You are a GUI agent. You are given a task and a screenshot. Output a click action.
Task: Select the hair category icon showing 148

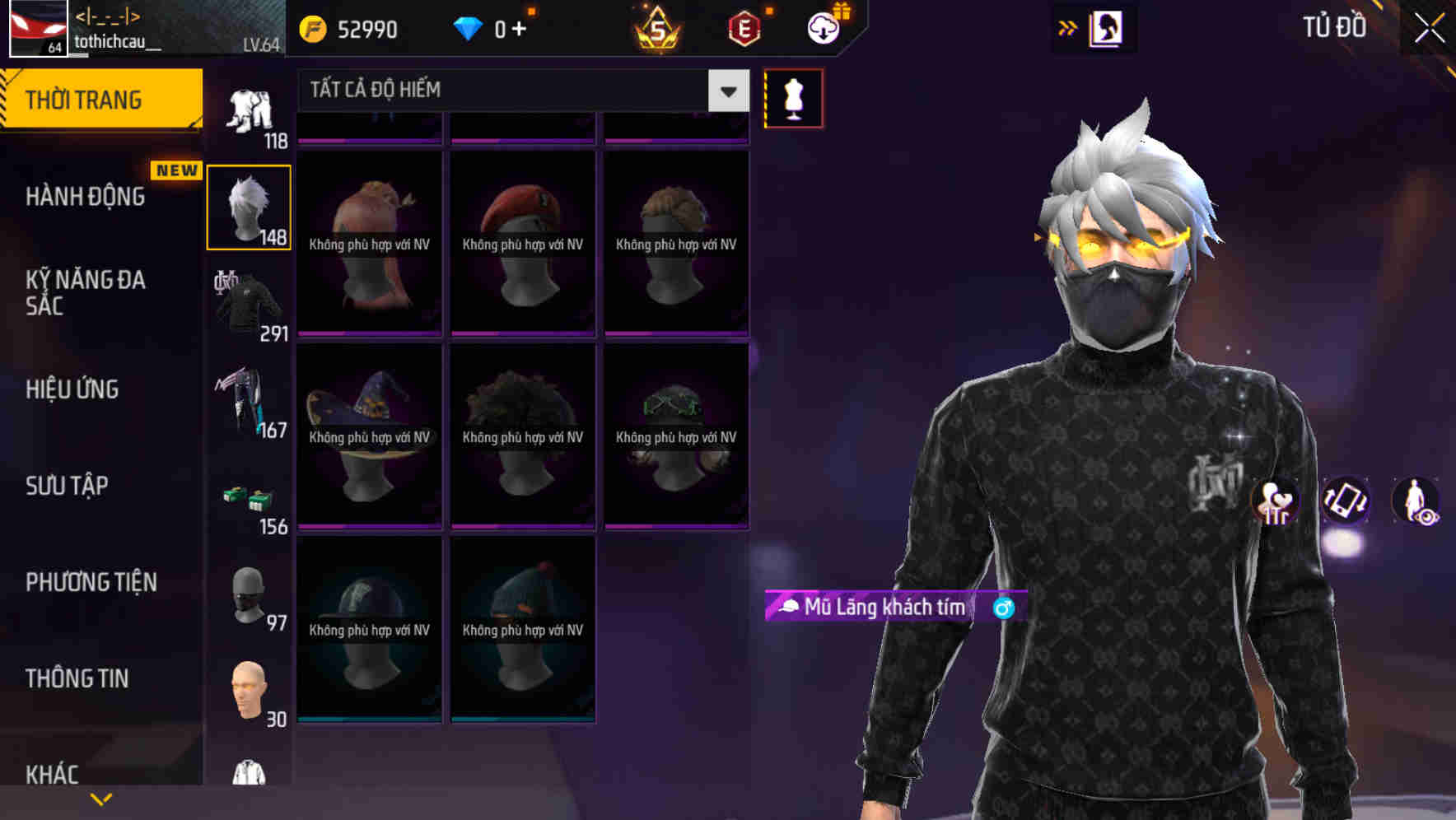click(248, 206)
